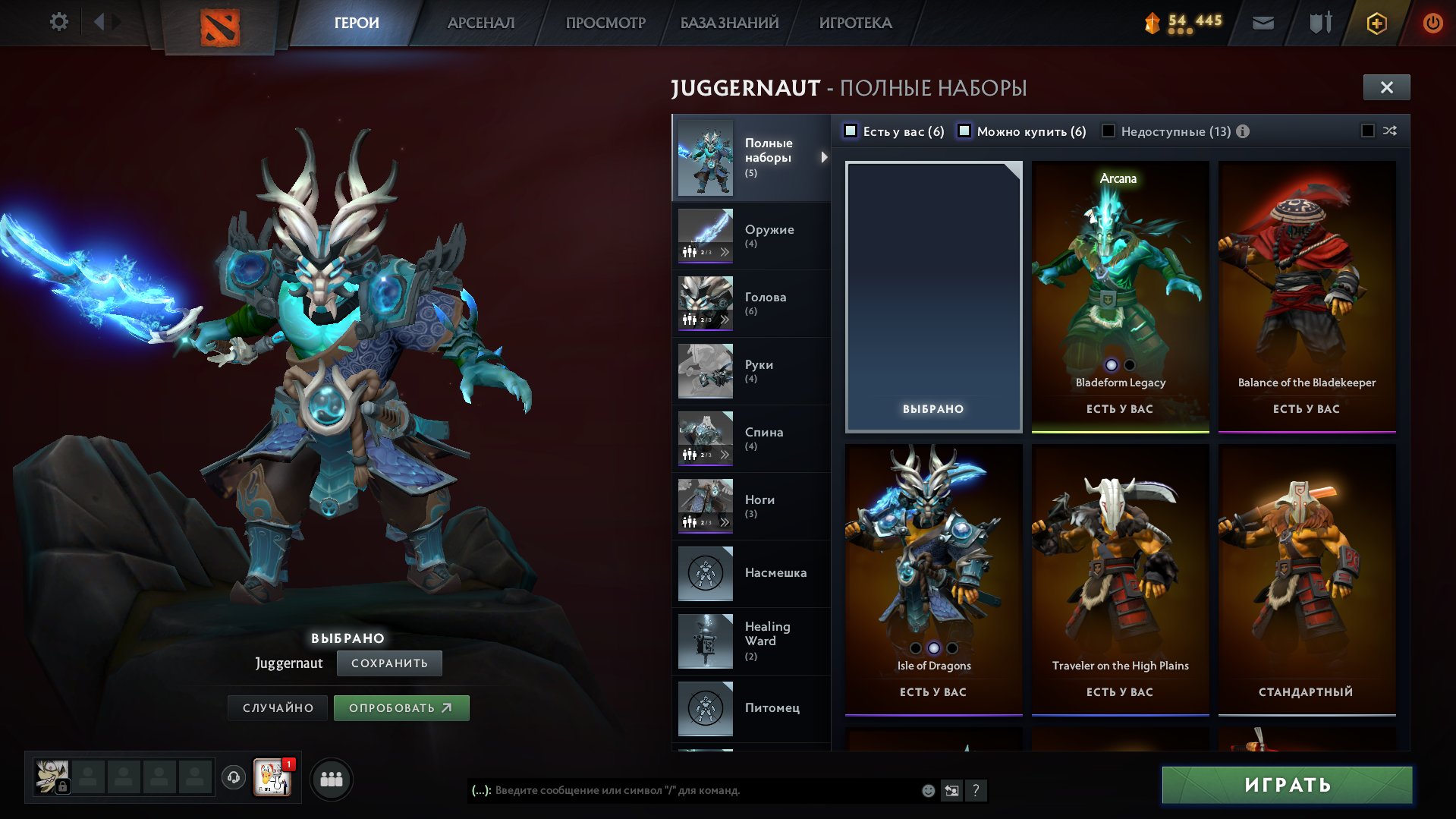Open the Игротека tab
1456x819 pixels.
855,23
